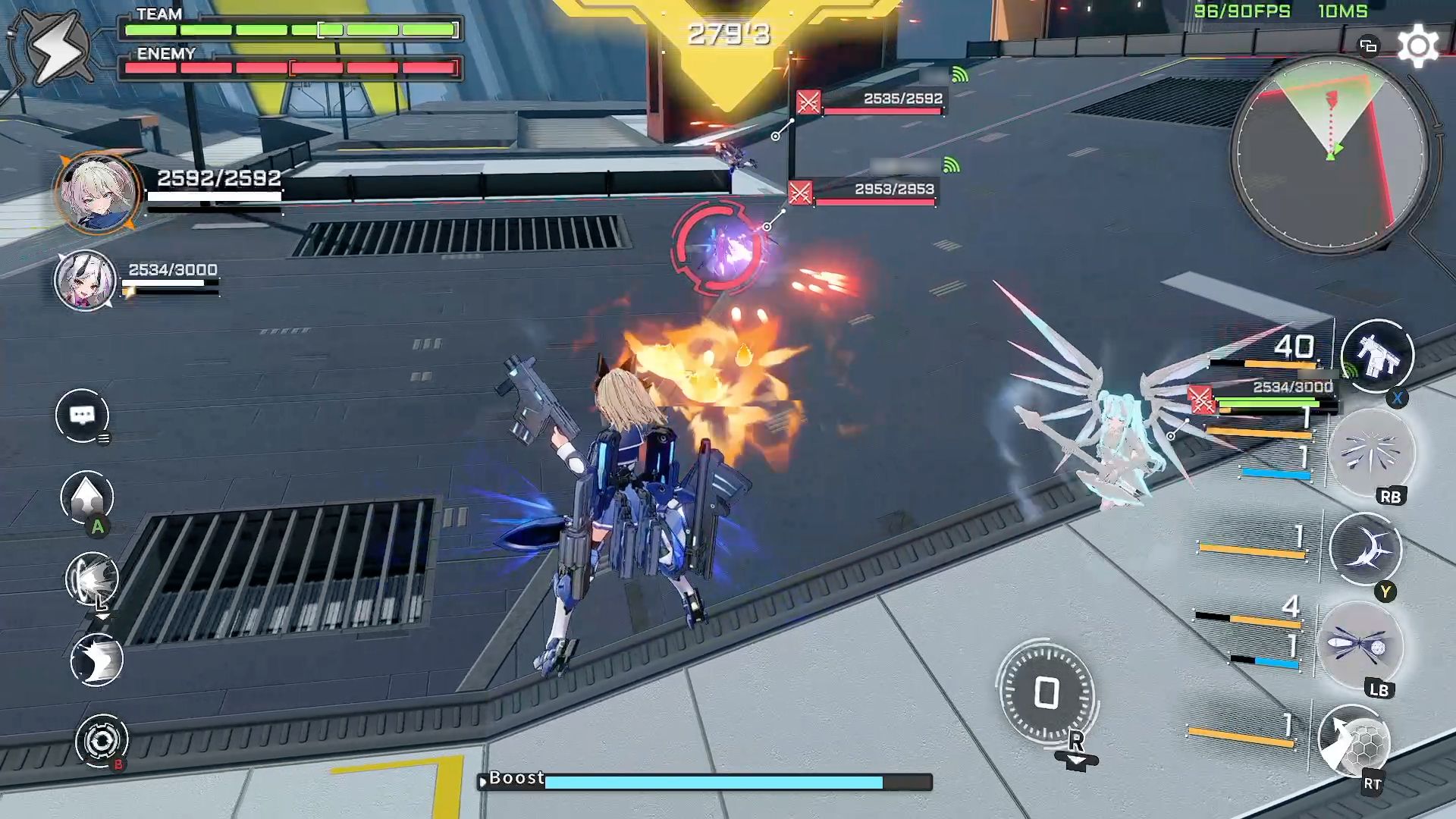Fire the submachine gun weapon icon
1456x819 pixels.
click(1376, 356)
